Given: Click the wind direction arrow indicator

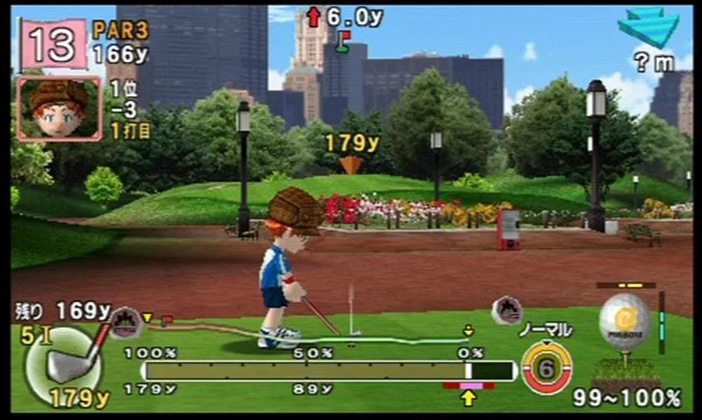Looking at the screenshot, I should (x=647, y=28).
